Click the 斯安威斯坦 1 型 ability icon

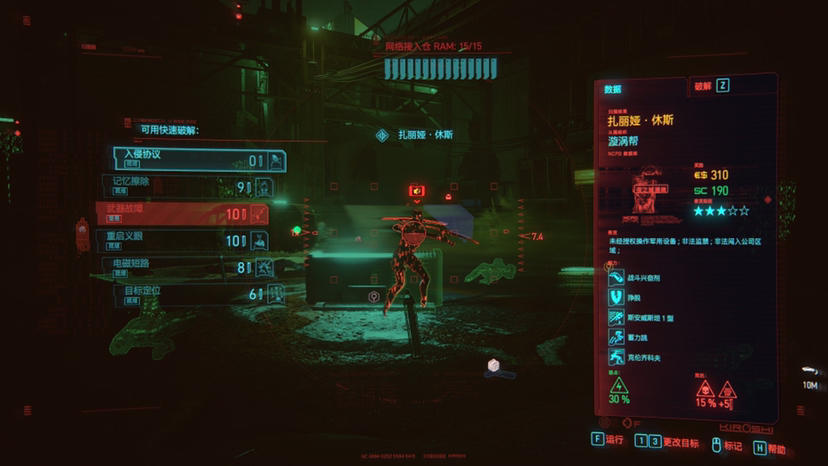[x=614, y=317]
